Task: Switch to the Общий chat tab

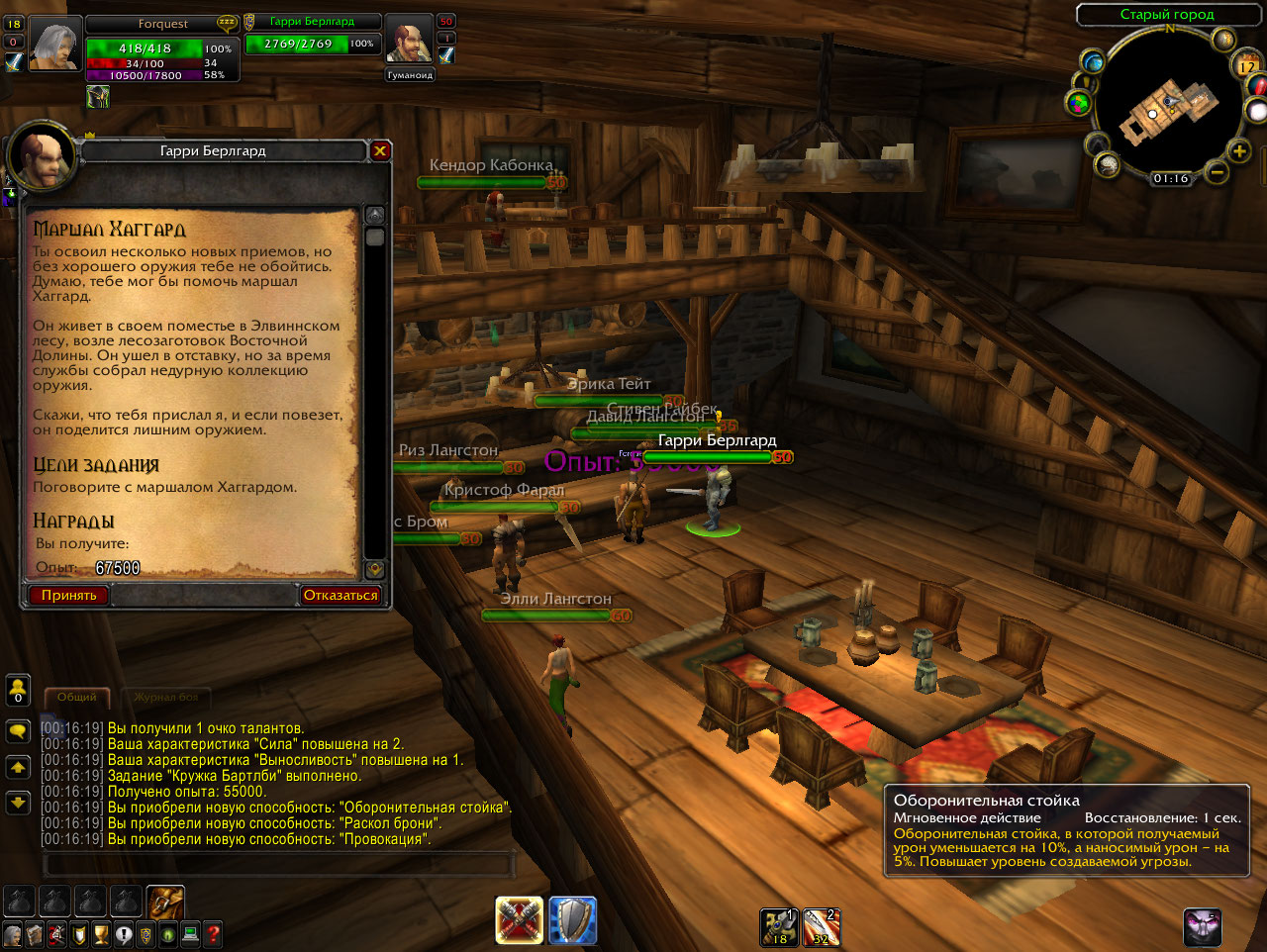Action: coord(76,698)
